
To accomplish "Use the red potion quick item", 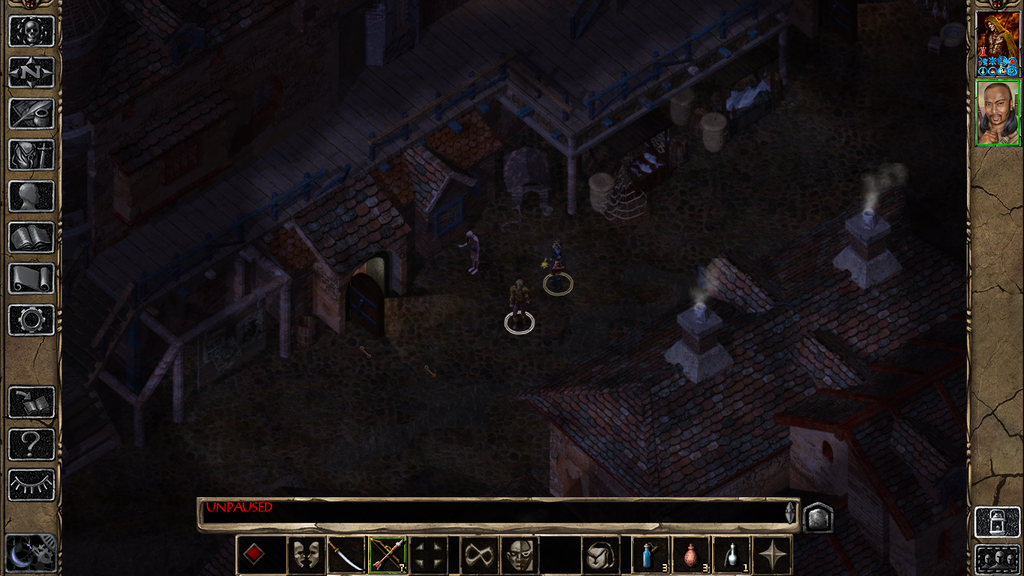I will pyautogui.click(x=690, y=555).
